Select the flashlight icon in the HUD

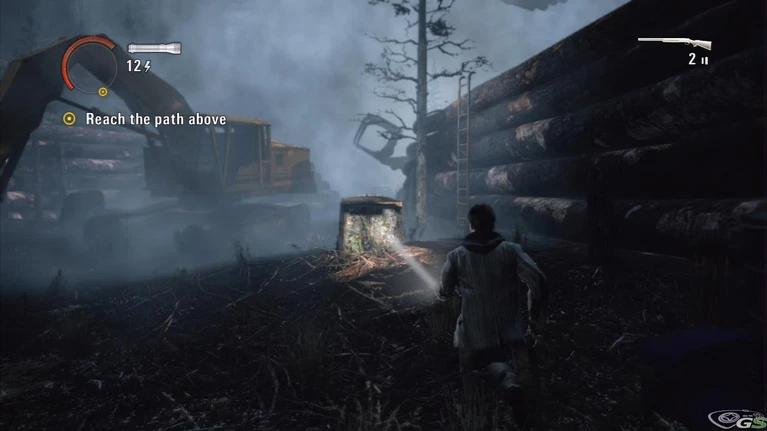click(153, 48)
